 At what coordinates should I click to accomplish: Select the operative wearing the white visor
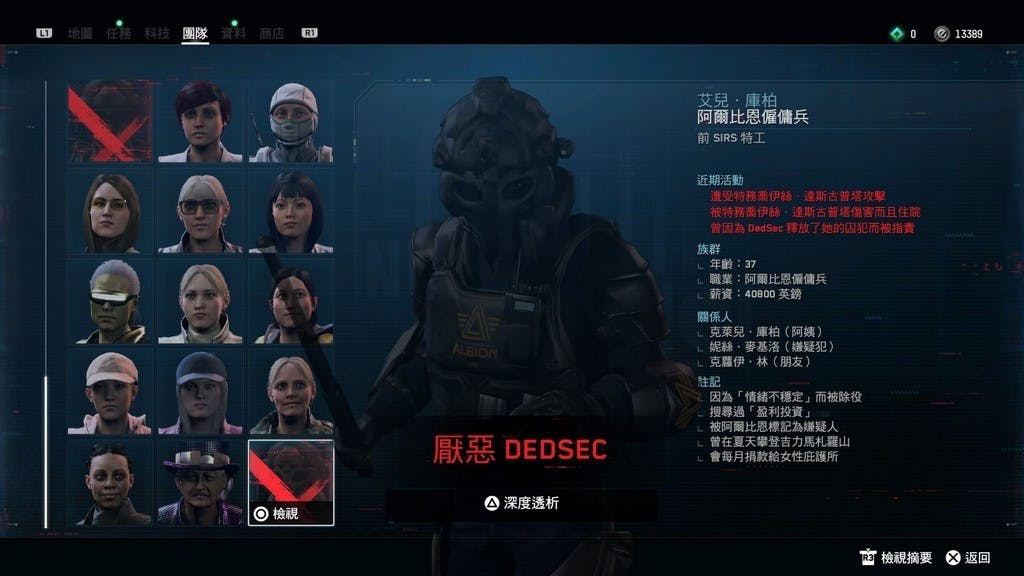coord(110,302)
